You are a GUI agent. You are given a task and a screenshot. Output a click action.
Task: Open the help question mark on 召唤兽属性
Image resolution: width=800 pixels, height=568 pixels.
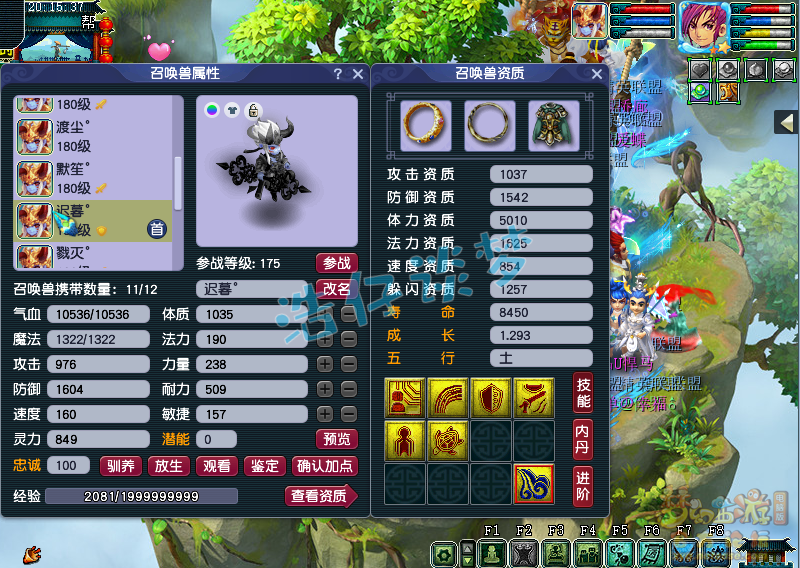(338, 74)
